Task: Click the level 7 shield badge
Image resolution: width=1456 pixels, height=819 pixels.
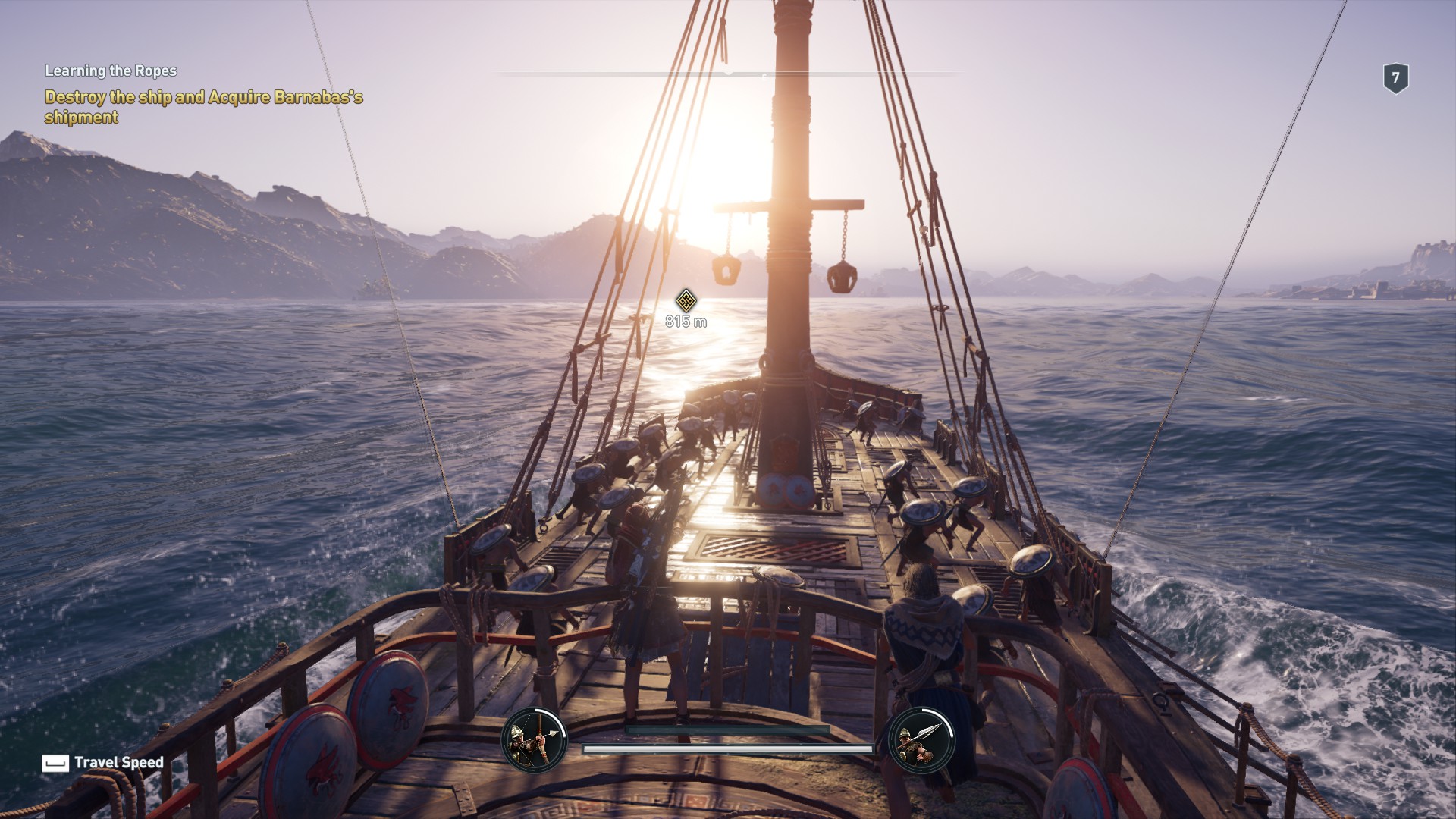Action: coord(1395,78)
